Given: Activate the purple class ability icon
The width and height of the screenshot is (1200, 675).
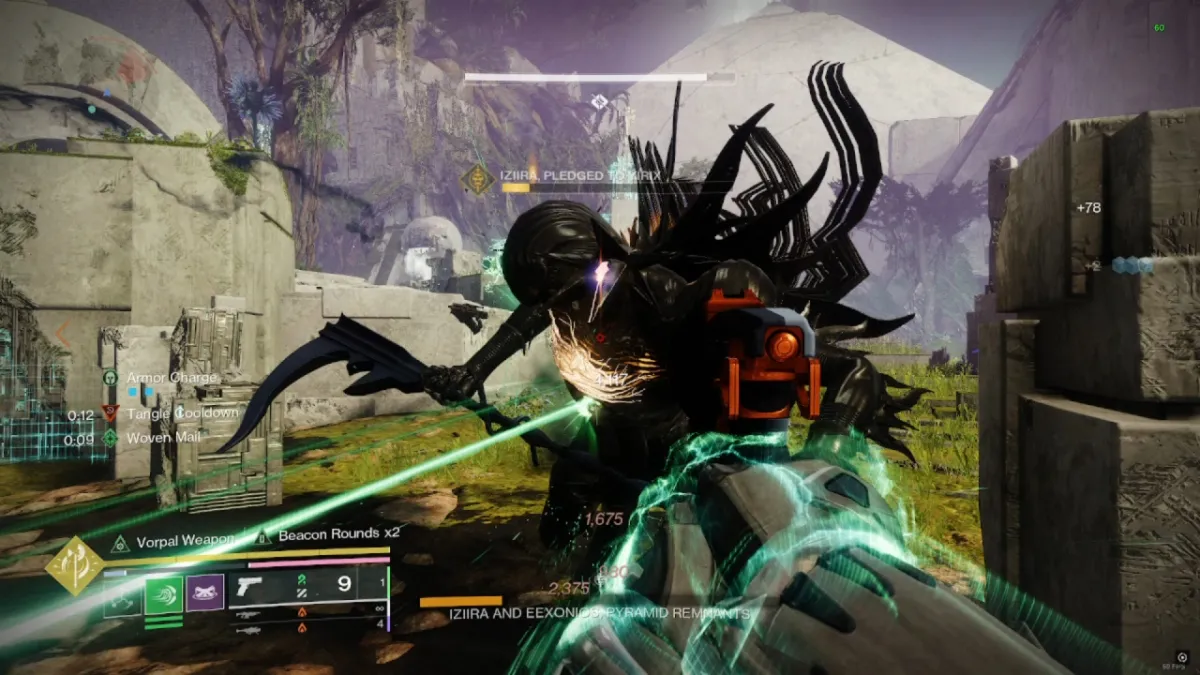Looking at the screenshot, I should click(x=206, y=595).
